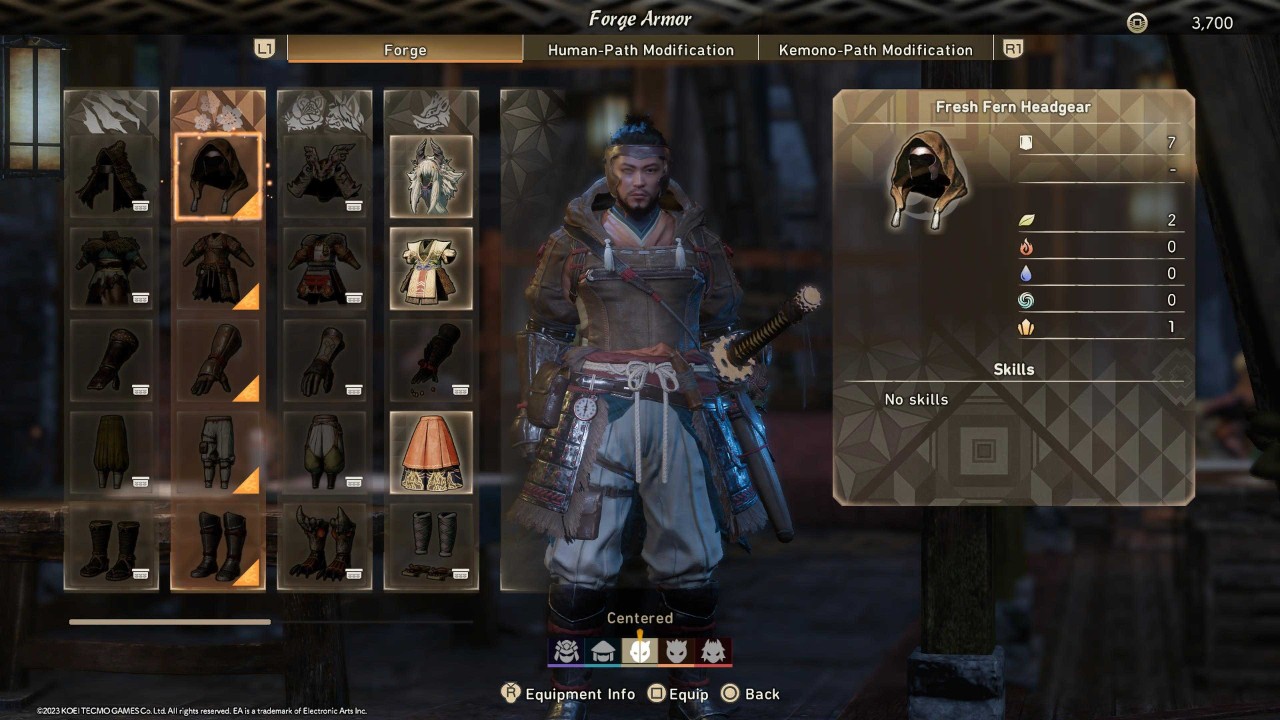Click the earth attribute icon
The width and height of the screenshot is (1280, 720).
coord(1025,327)
